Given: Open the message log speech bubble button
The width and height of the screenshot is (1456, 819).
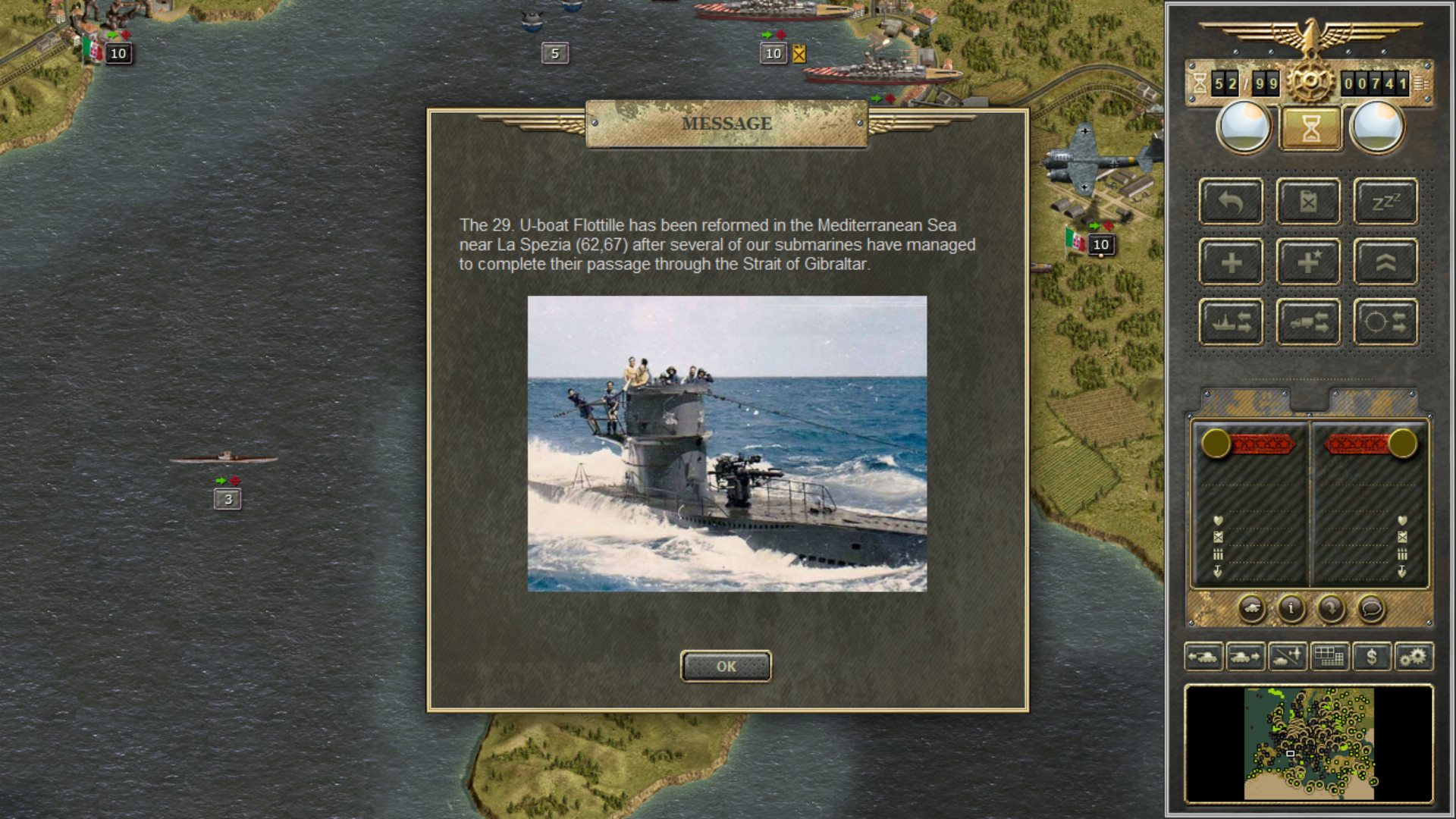Looking at the screenshot, I should tap(1371, 610).
